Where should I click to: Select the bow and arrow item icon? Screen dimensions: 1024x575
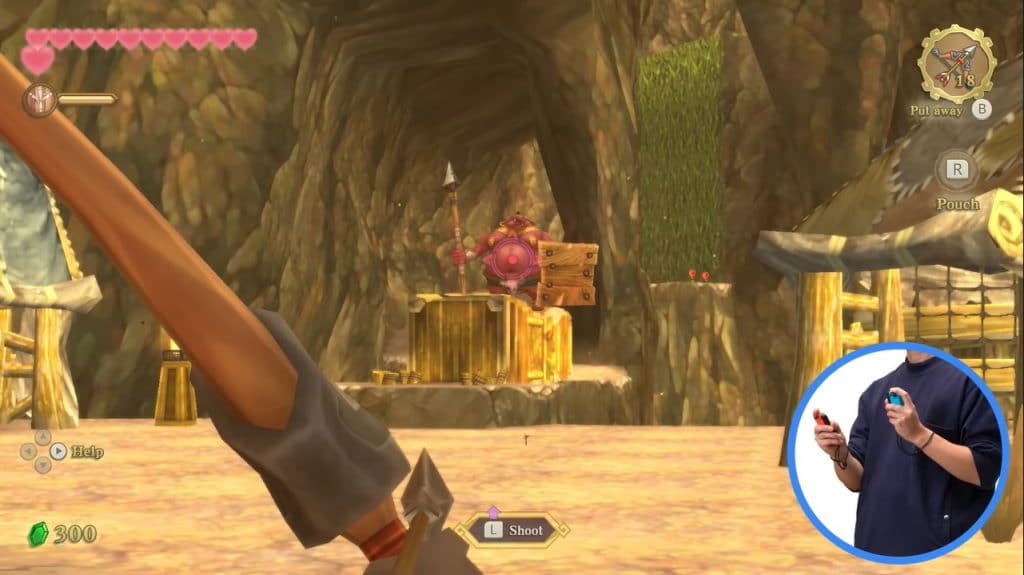956,65
